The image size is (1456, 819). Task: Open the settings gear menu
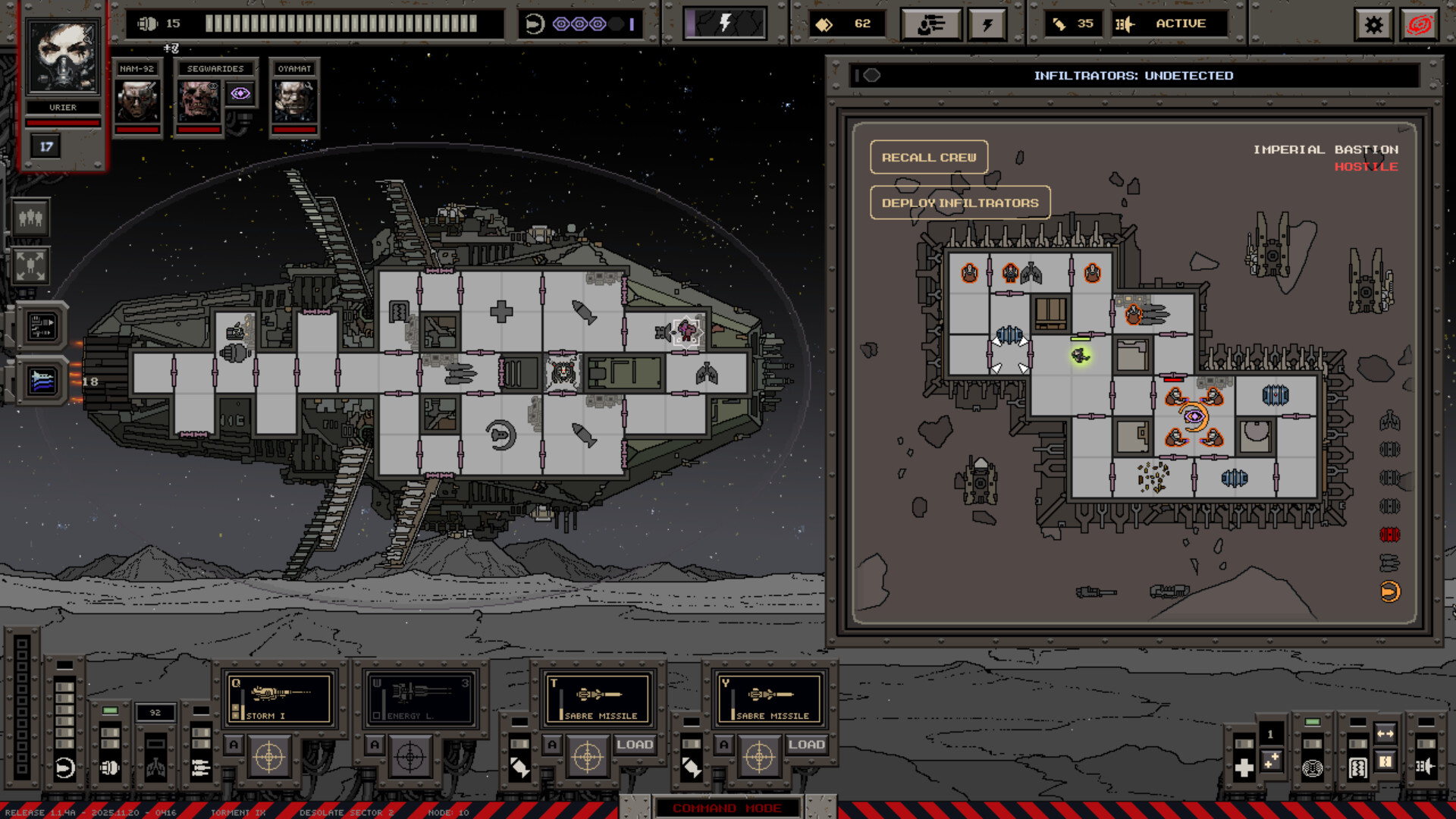click(x=1373, y=25)
